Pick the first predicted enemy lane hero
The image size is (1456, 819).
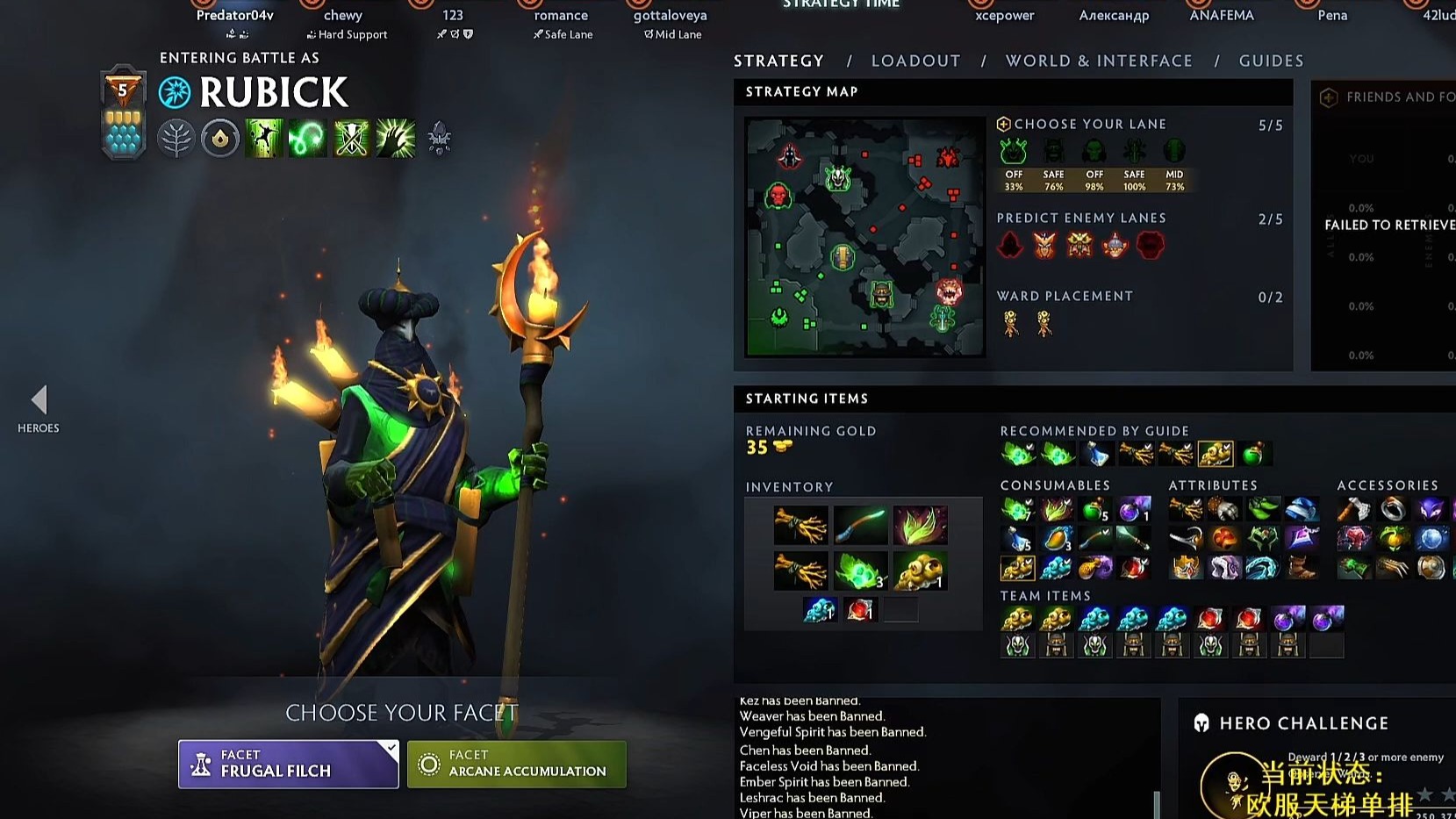tap(1010, 245)
